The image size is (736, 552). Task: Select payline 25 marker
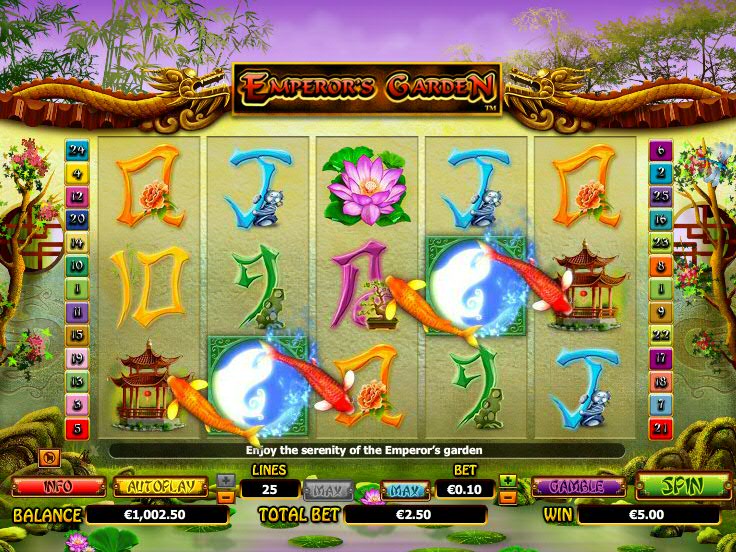659,196
